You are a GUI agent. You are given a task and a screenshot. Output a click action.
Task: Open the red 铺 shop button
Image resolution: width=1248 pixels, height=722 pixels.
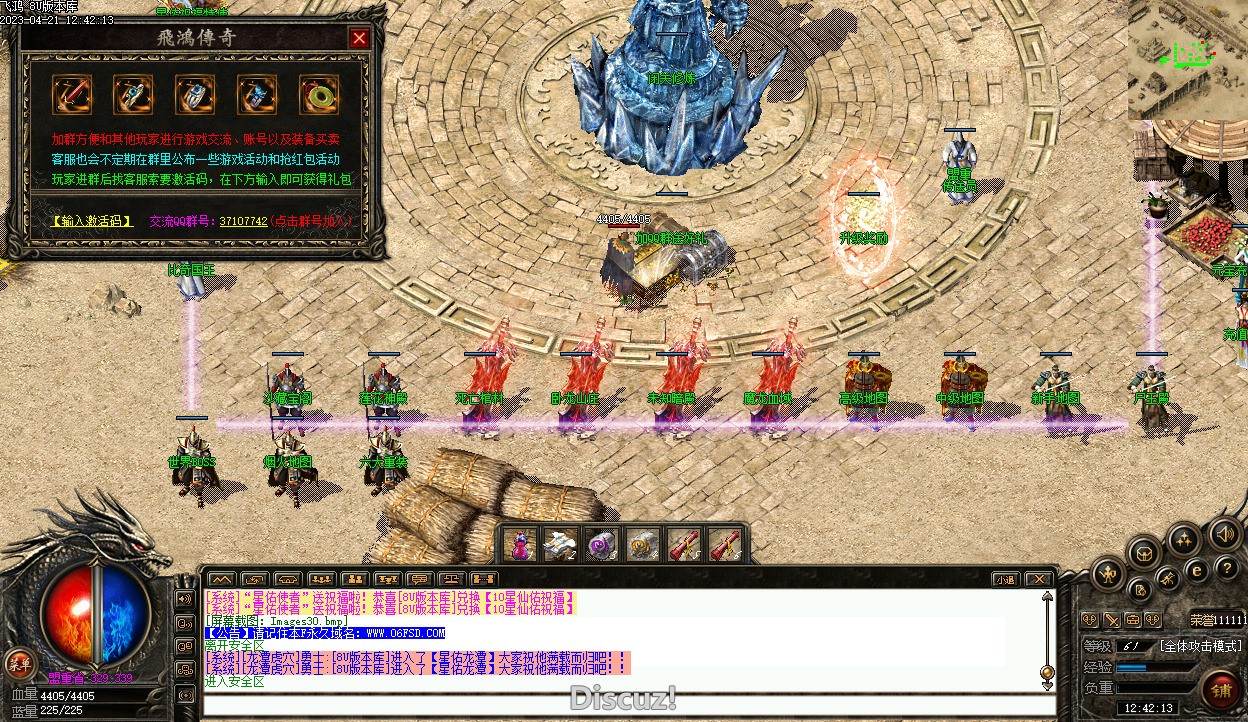tap(1222, 691)
